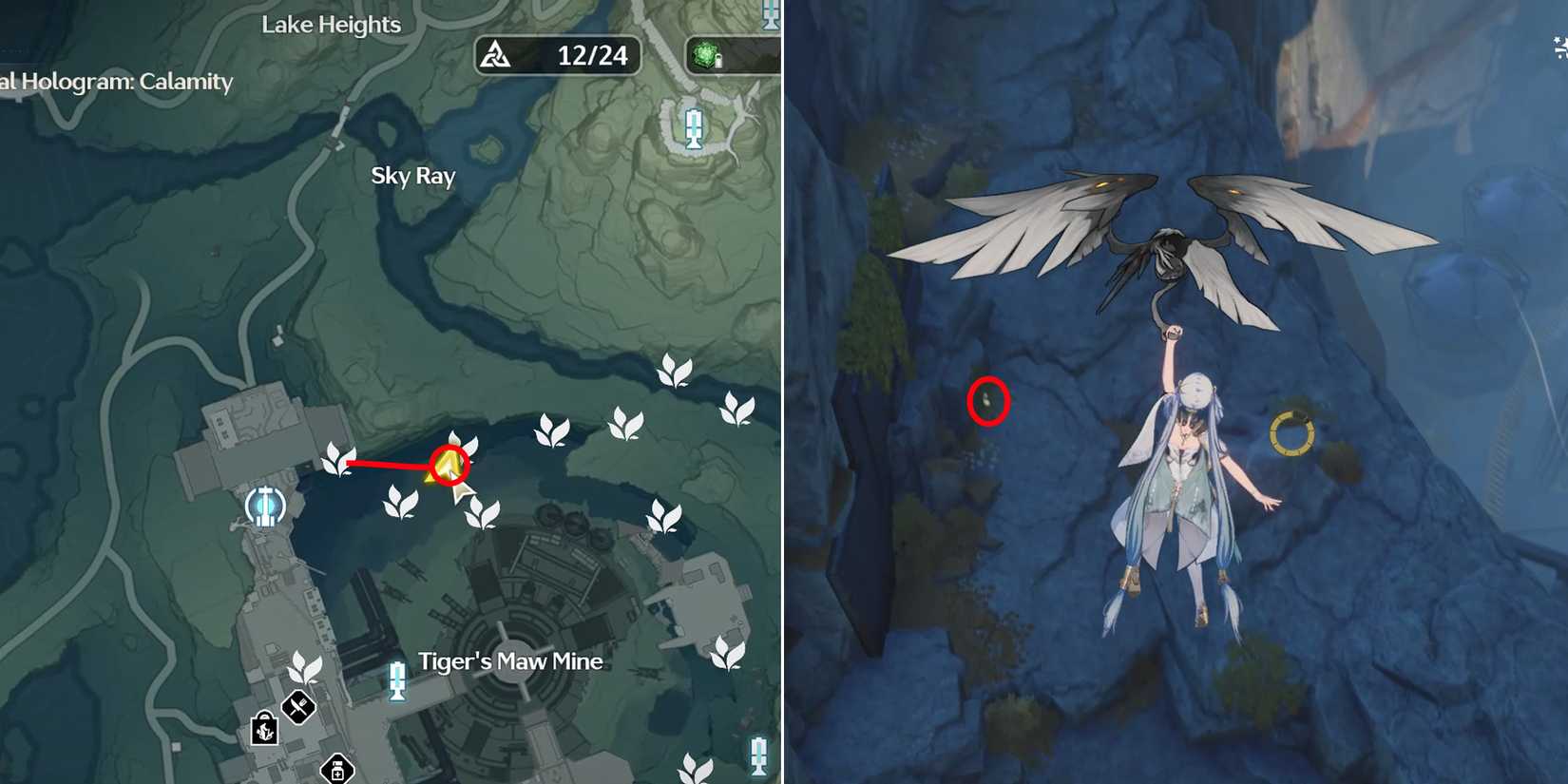
Task: Select the resonance beacon icon west of the lake
Action: 264,507
